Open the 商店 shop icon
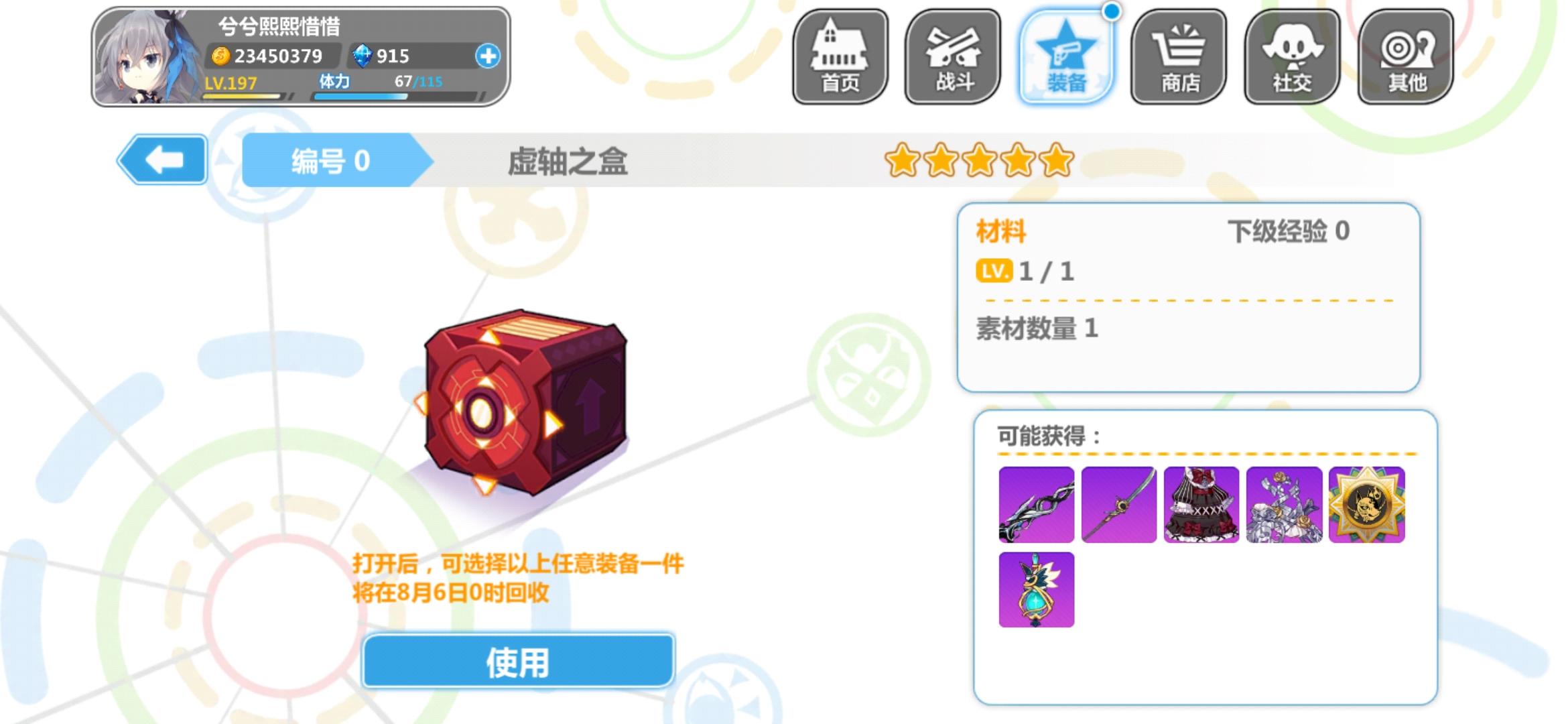 pyautogui.click(x=1178, y=57)
